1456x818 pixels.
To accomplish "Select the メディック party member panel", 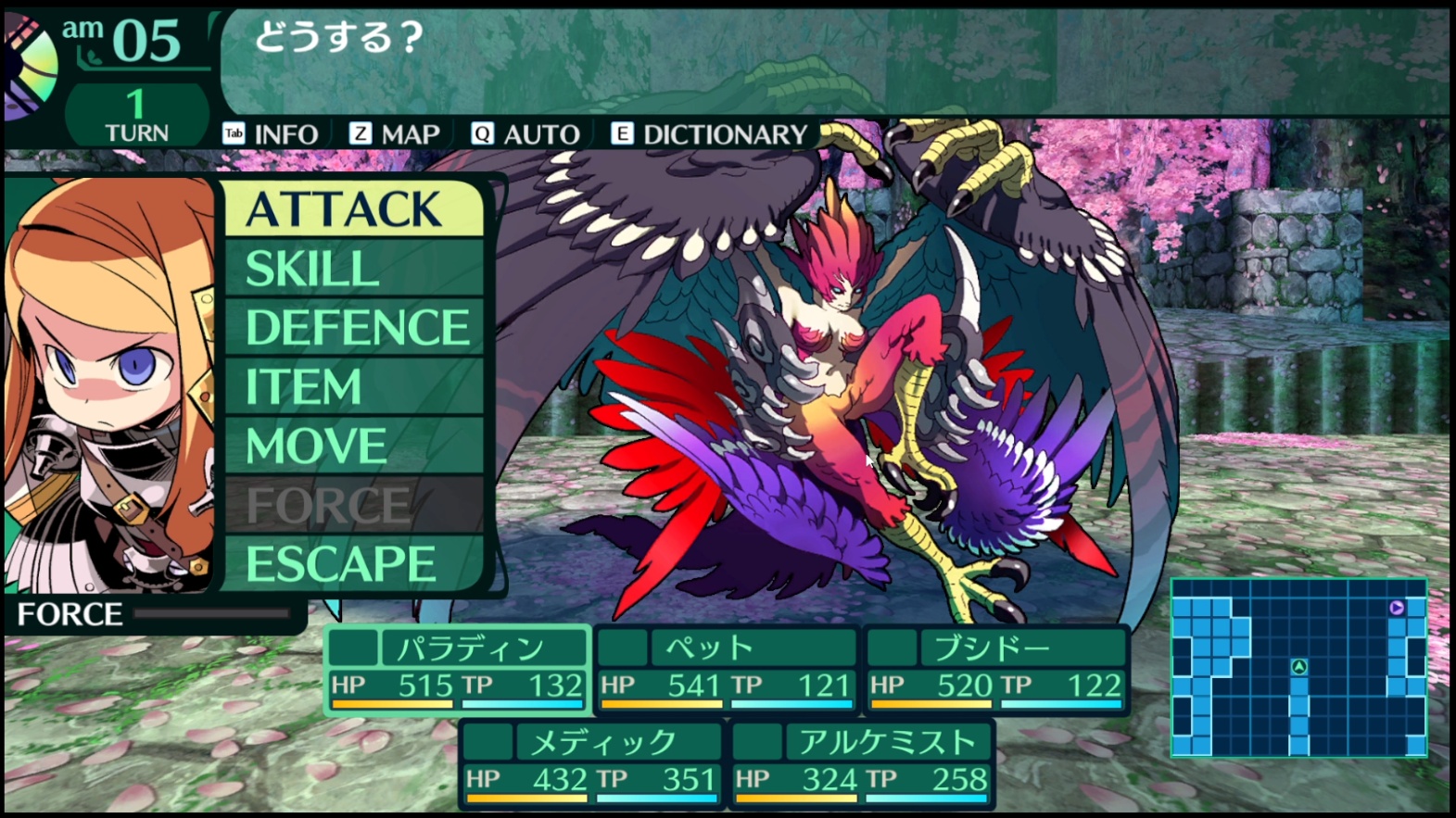I will [592, 764].
